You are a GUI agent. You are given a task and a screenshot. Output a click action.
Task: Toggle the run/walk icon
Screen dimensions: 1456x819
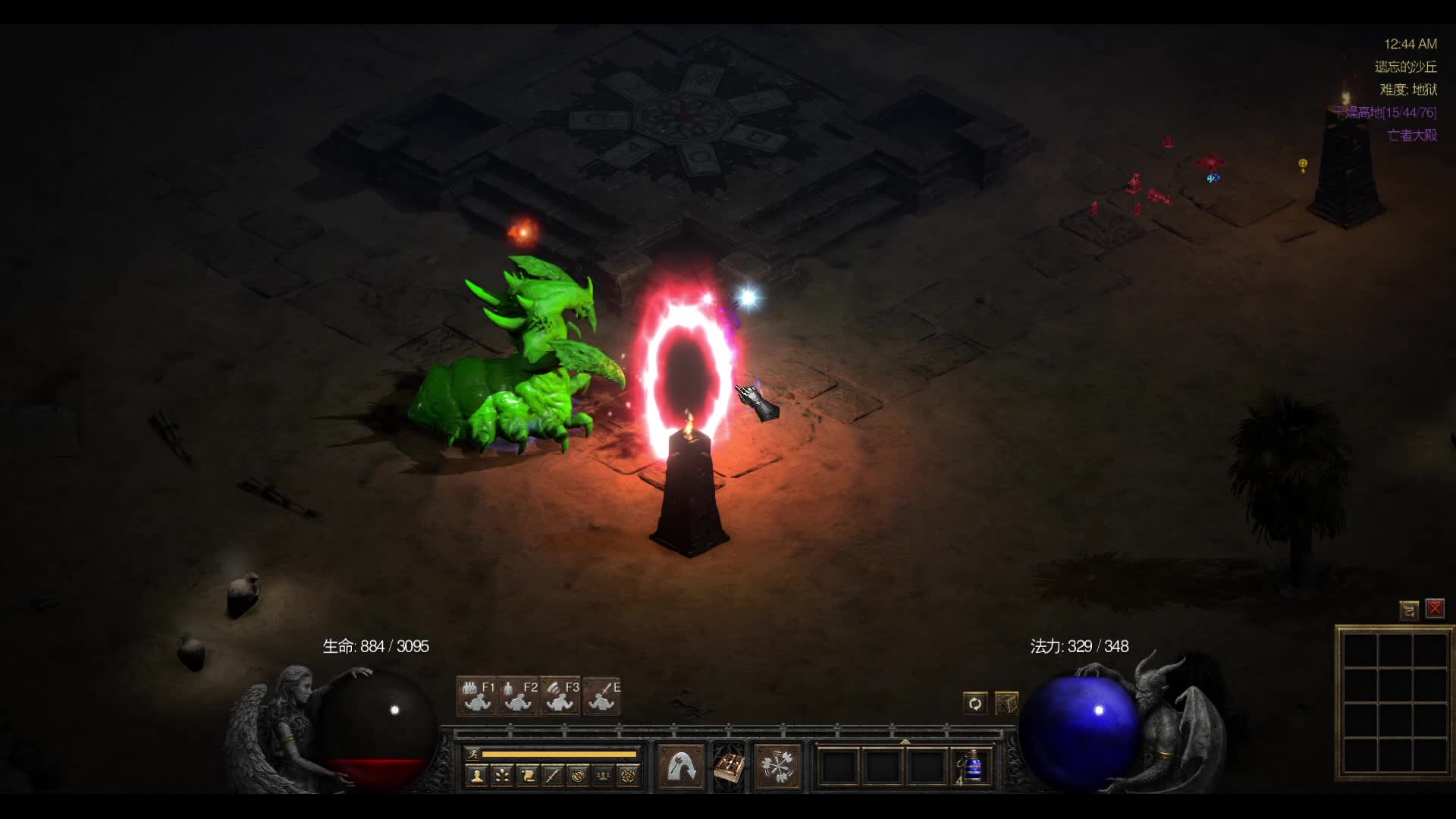point(473,754)
